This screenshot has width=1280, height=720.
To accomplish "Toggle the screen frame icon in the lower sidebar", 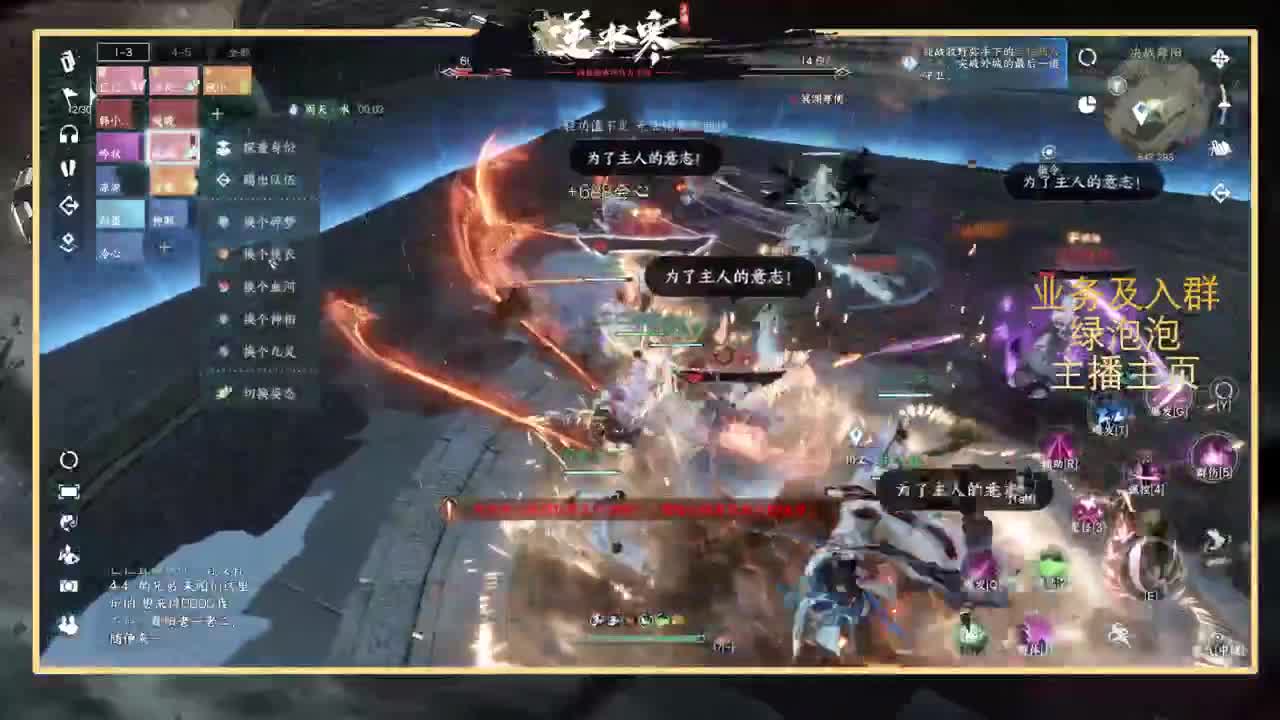I will (68, 490).
